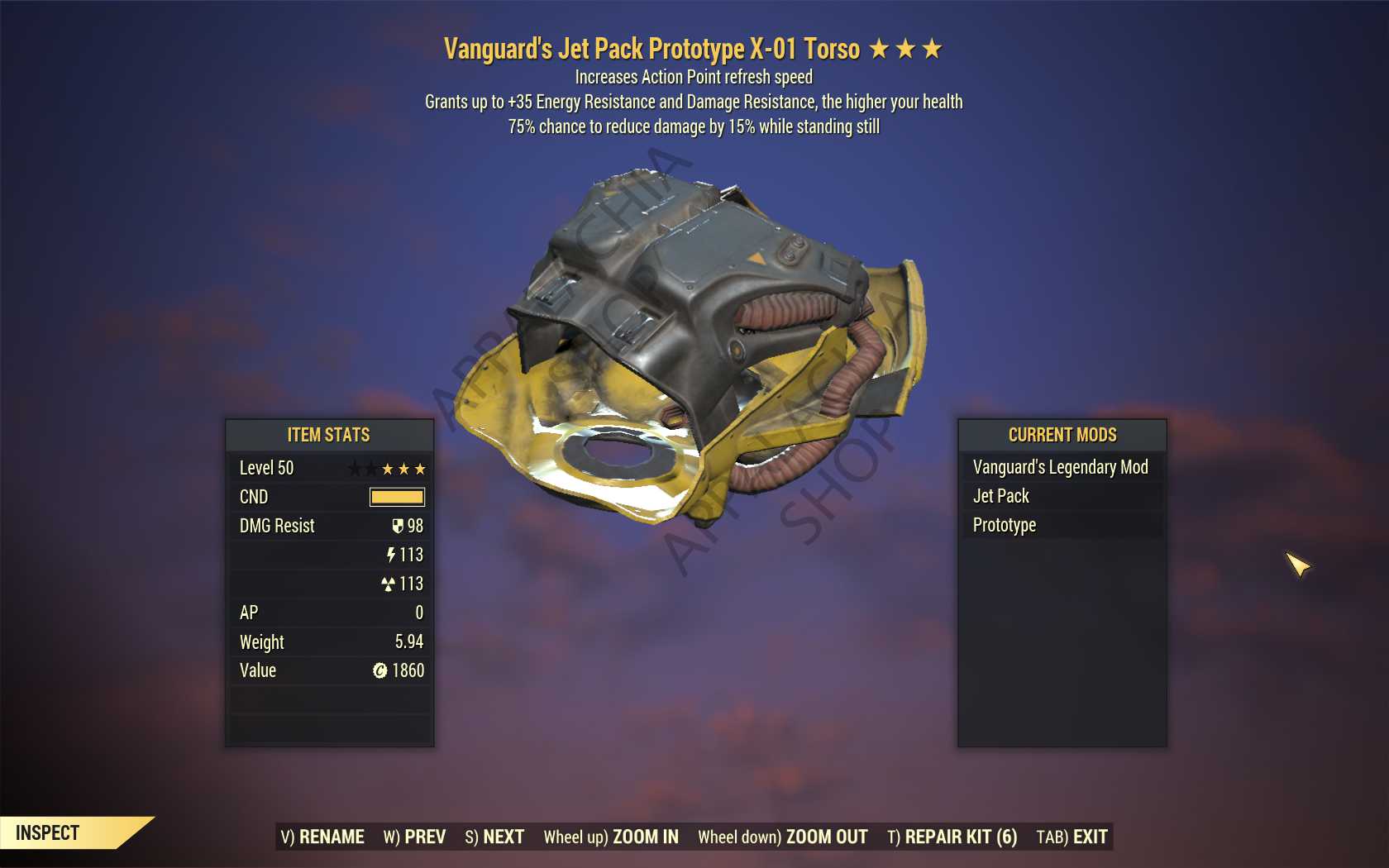The width and height of the screenshot is (1389, 868).
Task: Use the REPAIR KIT (6) option
Action: point(952,837)
